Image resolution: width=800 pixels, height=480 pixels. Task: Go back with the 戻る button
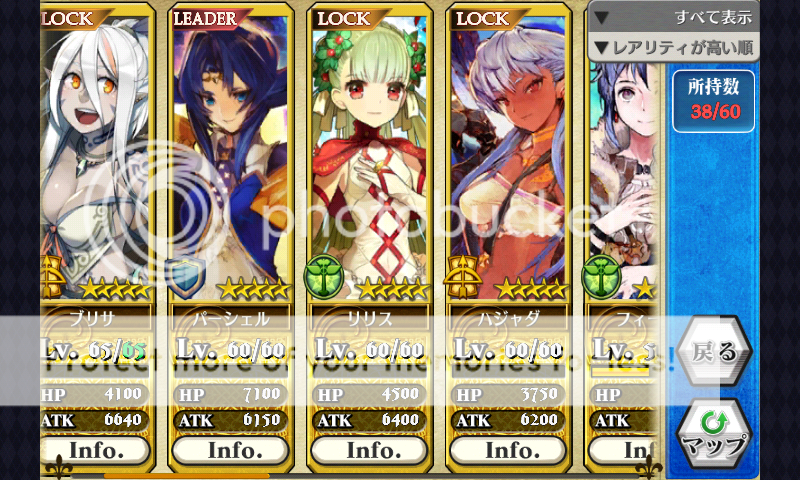click(x=714, y=352)
